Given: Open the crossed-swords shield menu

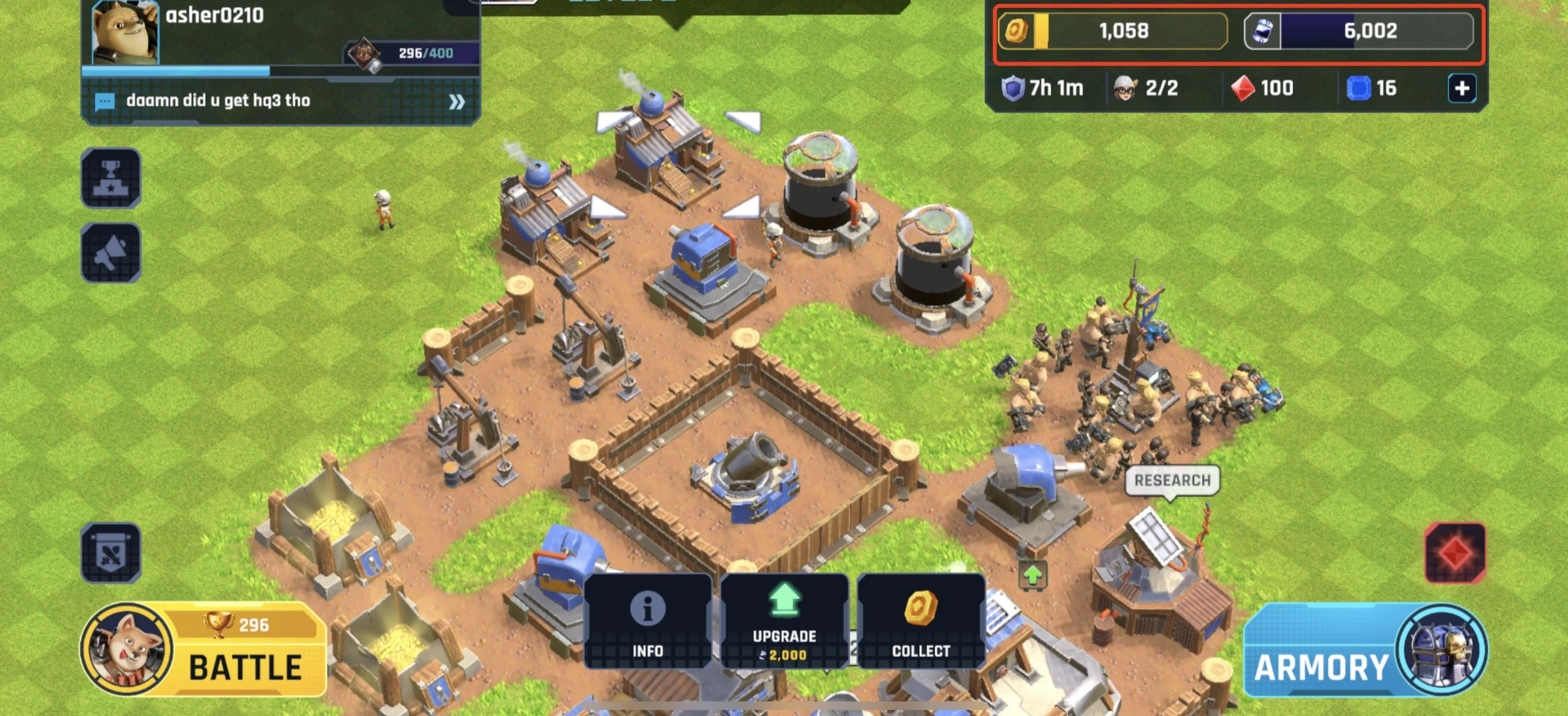Looking at the screenshot, I should point(111,553).
